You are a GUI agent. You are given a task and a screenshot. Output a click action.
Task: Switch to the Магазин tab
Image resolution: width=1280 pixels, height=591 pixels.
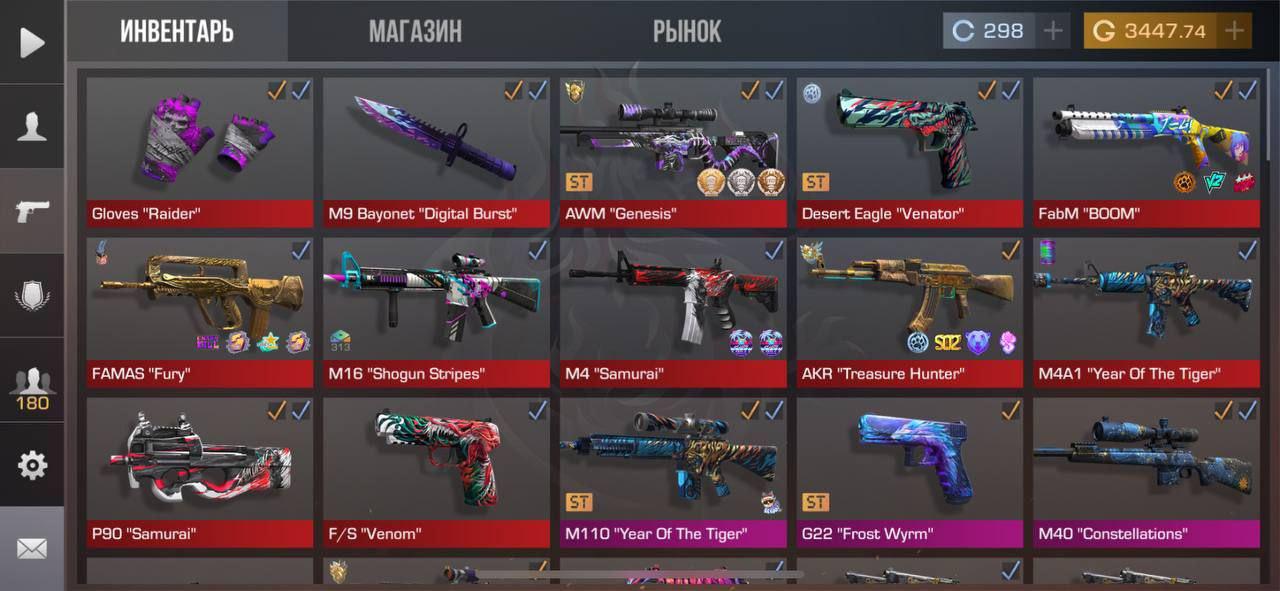coord(415,31)
